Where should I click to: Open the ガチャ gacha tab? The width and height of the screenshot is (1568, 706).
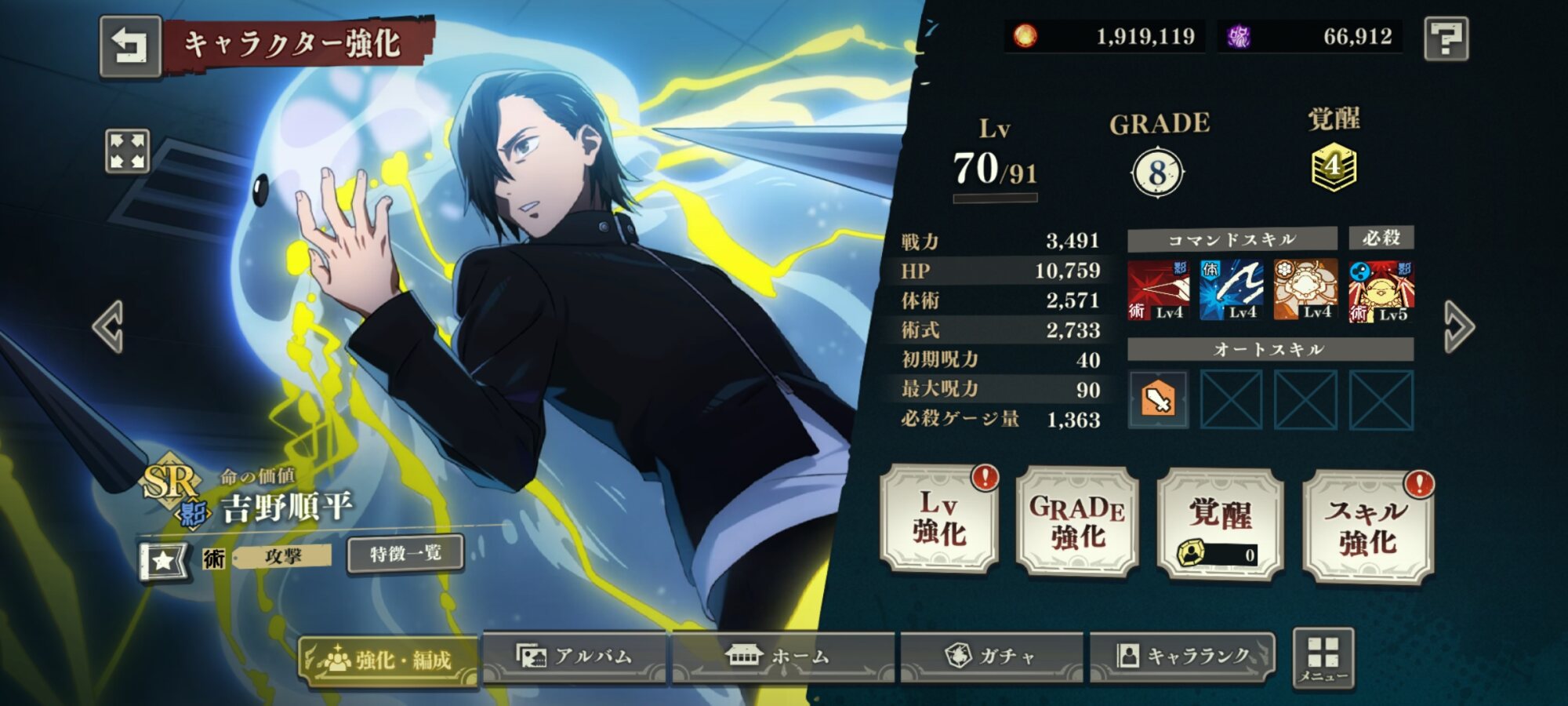(991, 656)
